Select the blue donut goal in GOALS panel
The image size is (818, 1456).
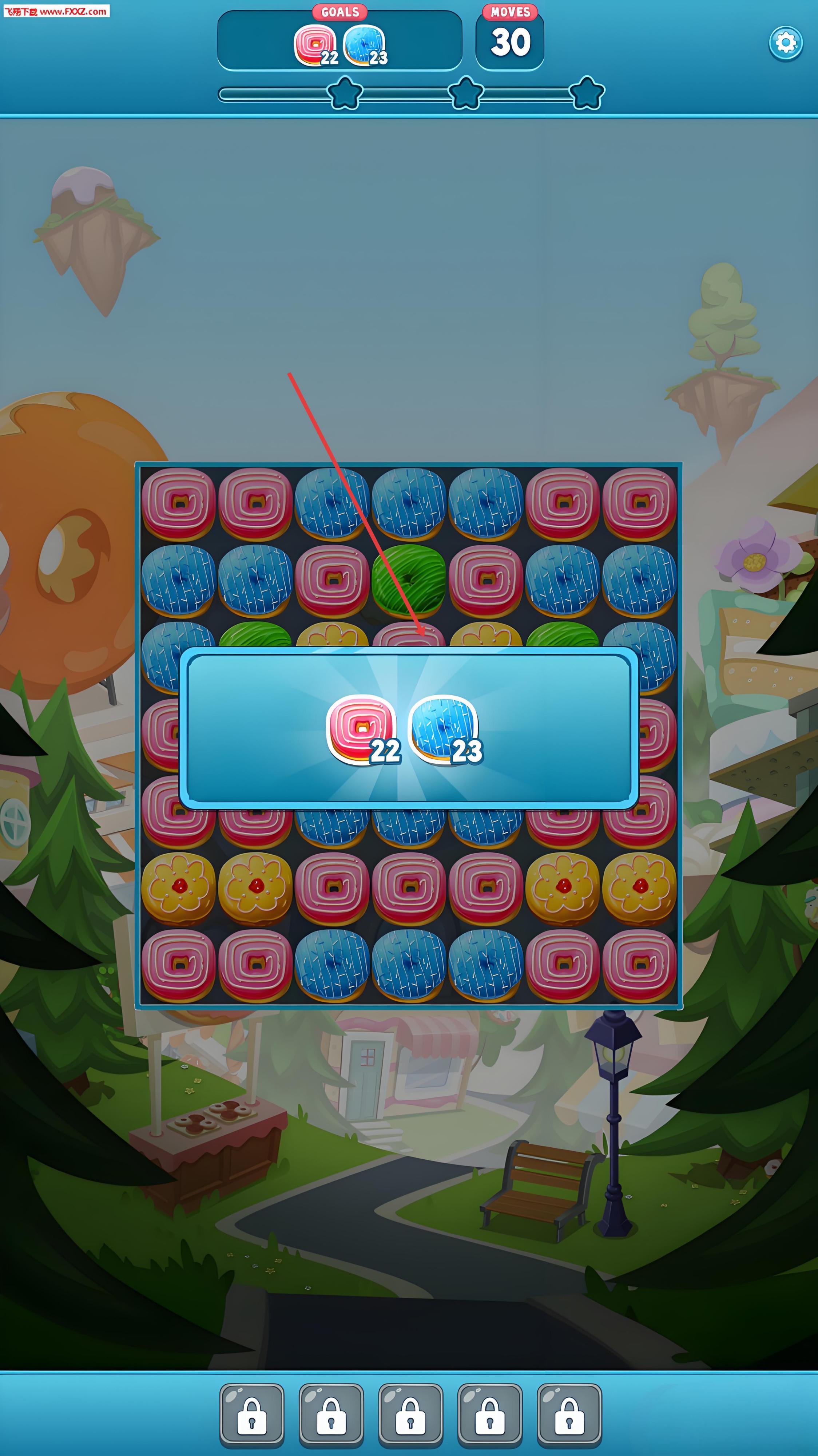(364, 45)
